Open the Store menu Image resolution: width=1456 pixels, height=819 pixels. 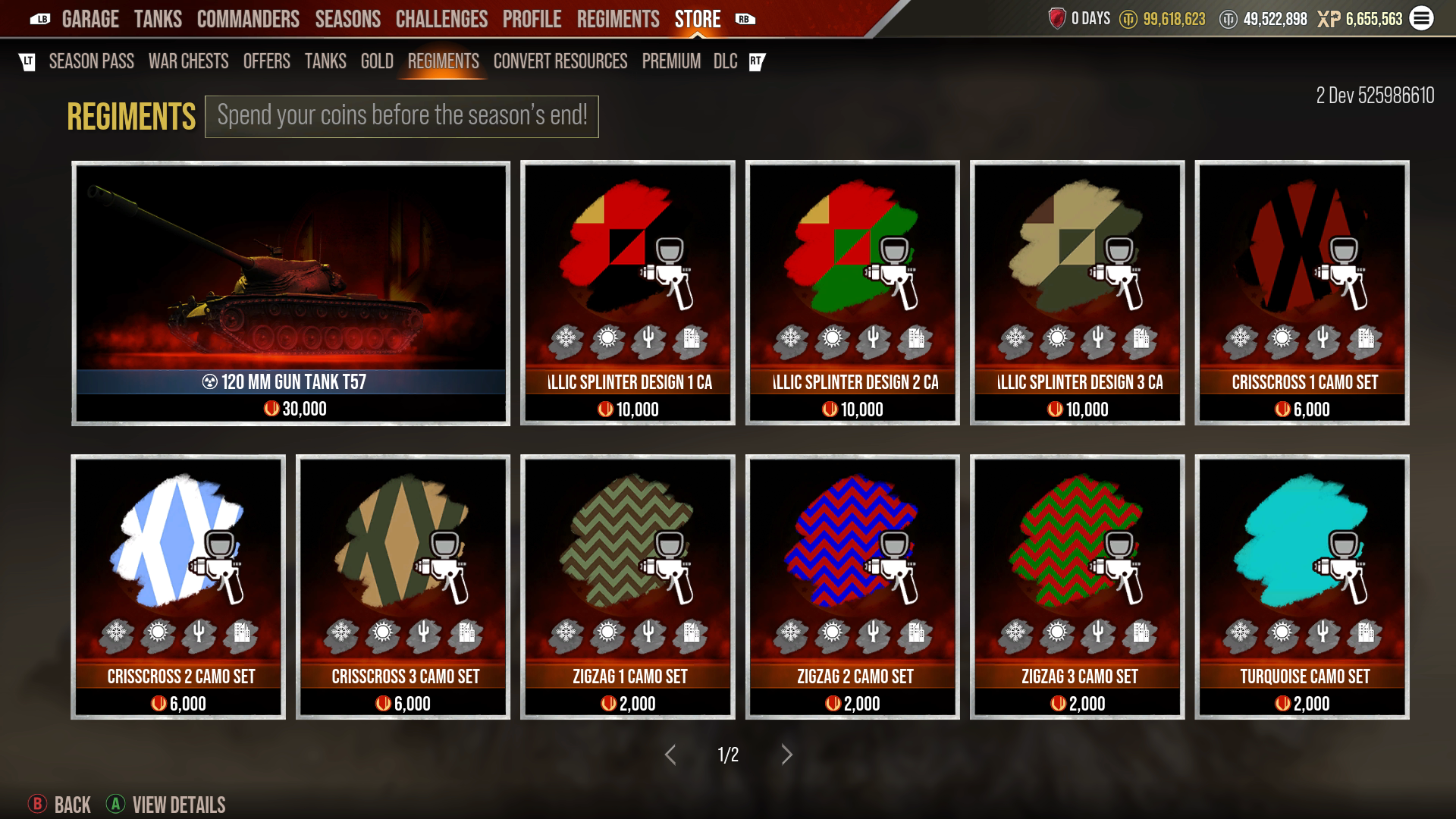coord(696,19)
